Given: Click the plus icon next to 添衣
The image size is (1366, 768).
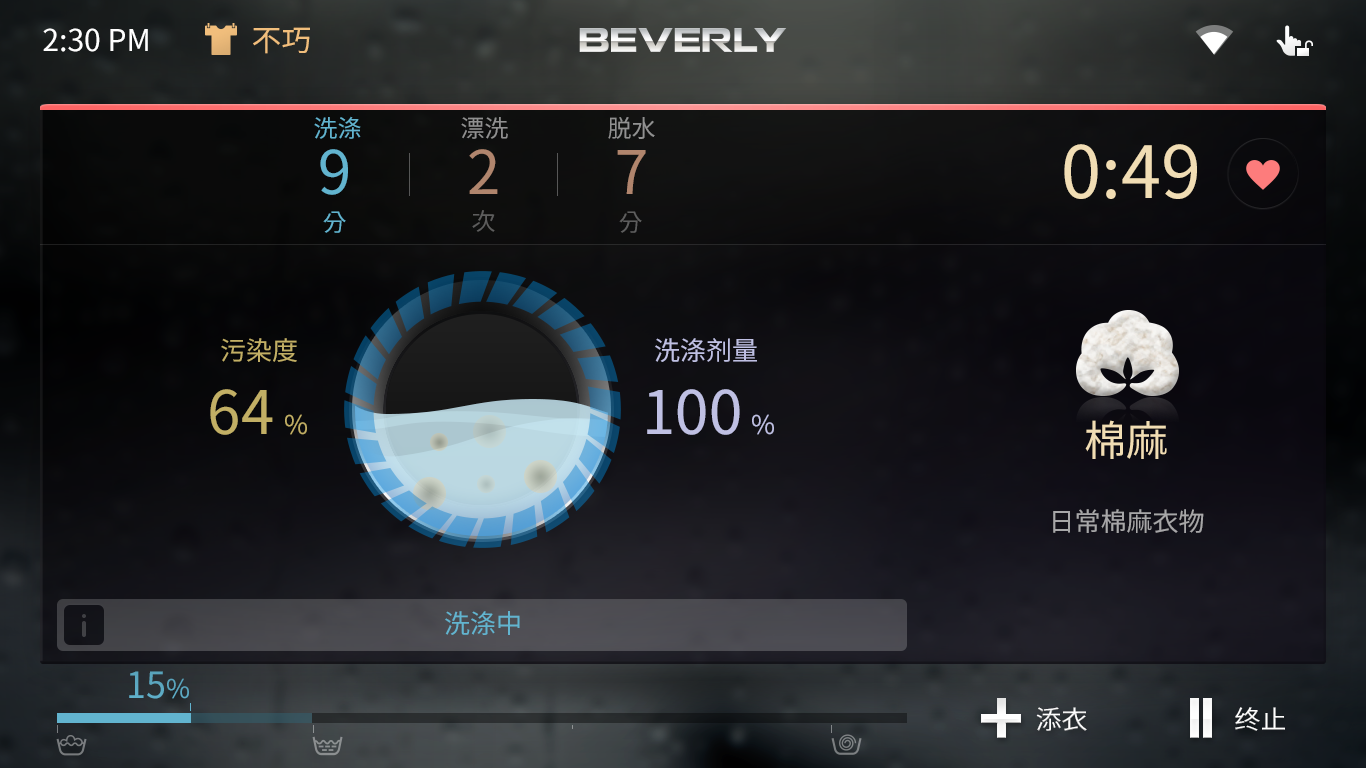Looking at the screenshot, I should click(x=999, y=718).
